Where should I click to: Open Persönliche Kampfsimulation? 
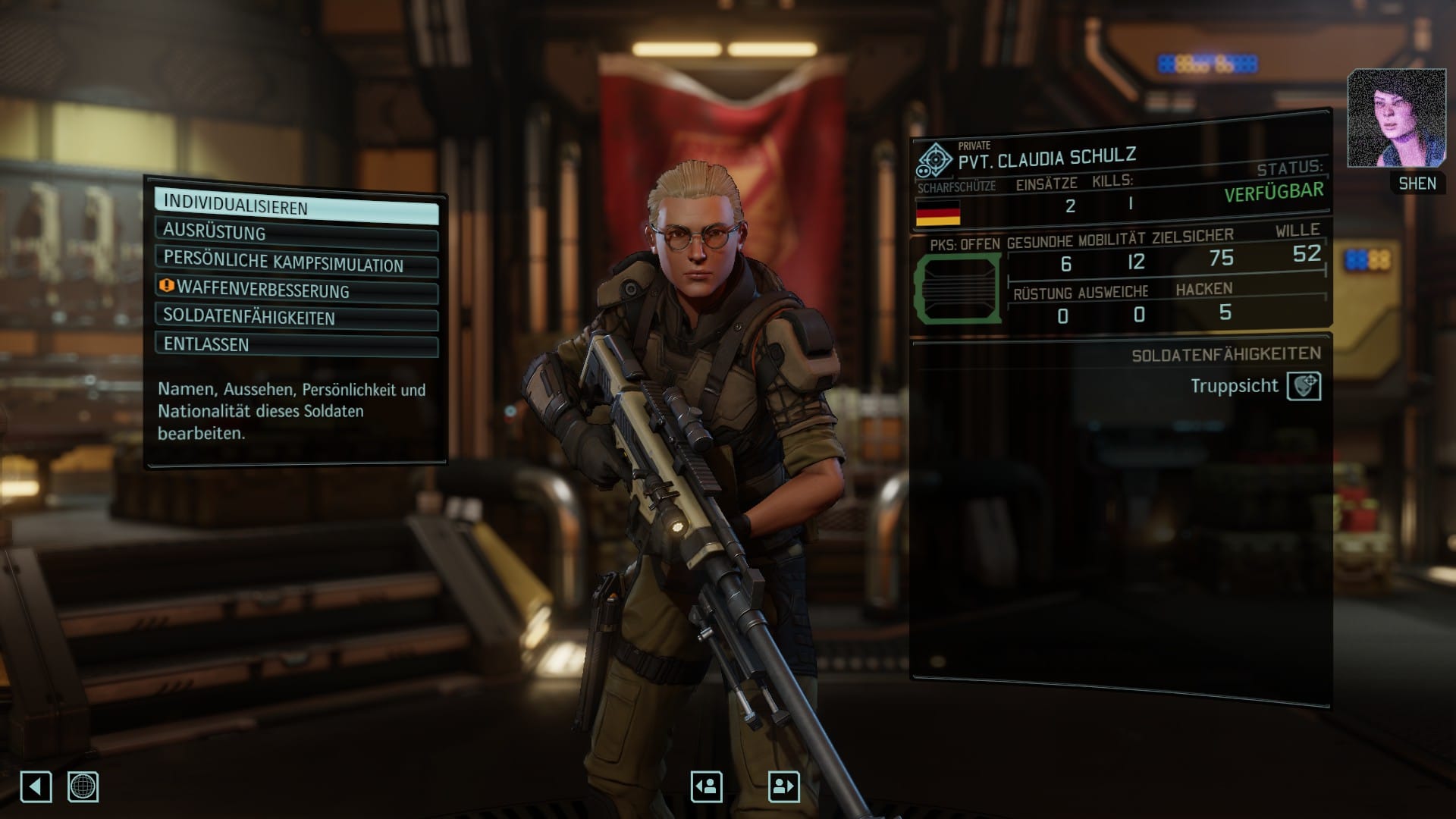click(296, 262)
